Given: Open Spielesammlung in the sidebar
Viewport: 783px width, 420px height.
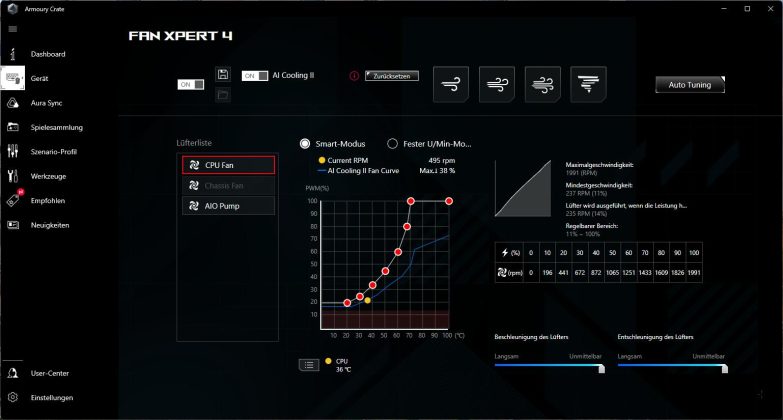Looking at the screenshot, I should [56, 127].
